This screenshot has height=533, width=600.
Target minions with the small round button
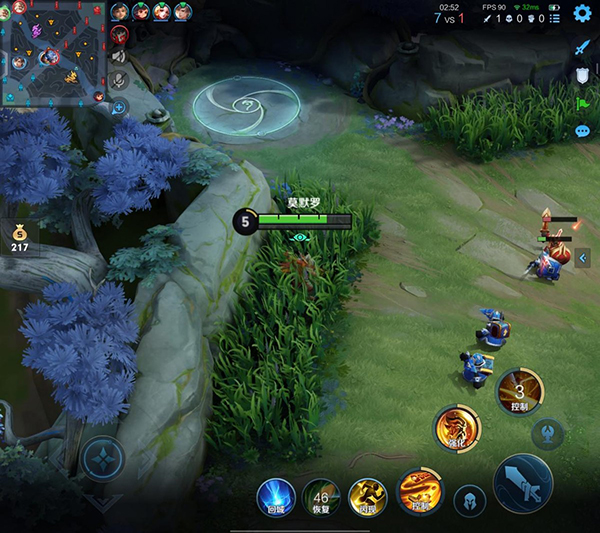[548, 433]
